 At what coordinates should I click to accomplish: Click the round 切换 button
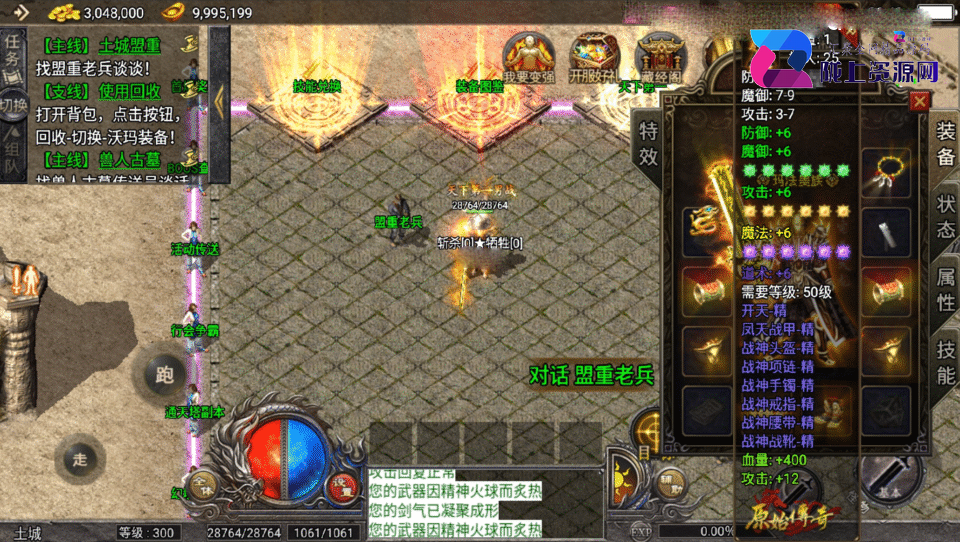click(13, 105)
